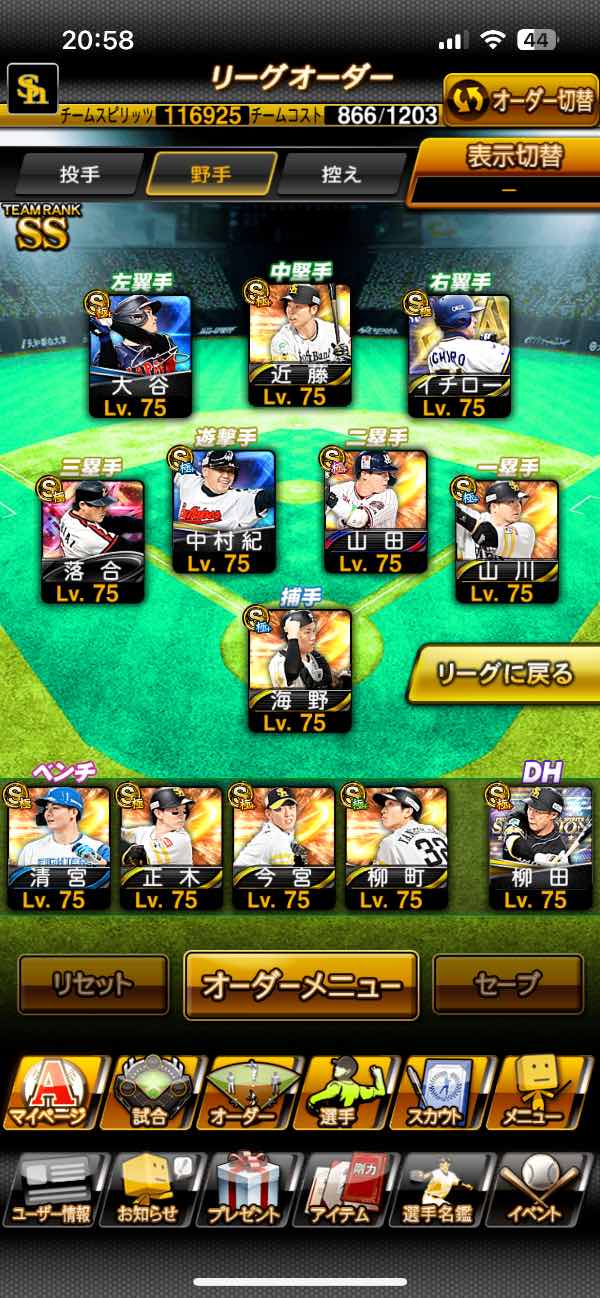Save the order with セーブ
Screen dimensions: 600x1298
click(x=507, y=985)
